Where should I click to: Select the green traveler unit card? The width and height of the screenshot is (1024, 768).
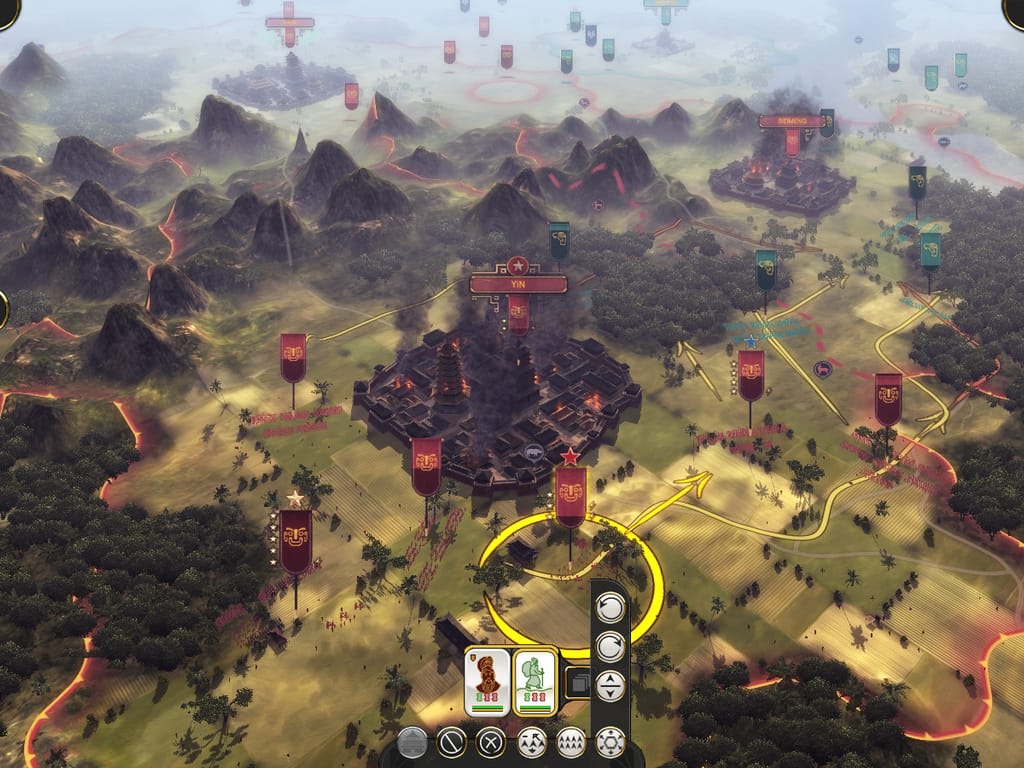point(534,681)
